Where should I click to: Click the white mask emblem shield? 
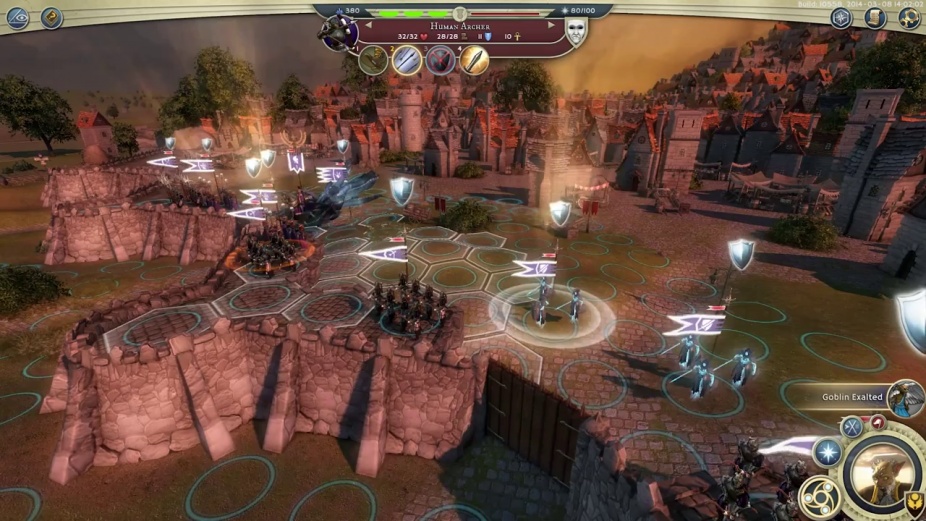click(576, 32)
